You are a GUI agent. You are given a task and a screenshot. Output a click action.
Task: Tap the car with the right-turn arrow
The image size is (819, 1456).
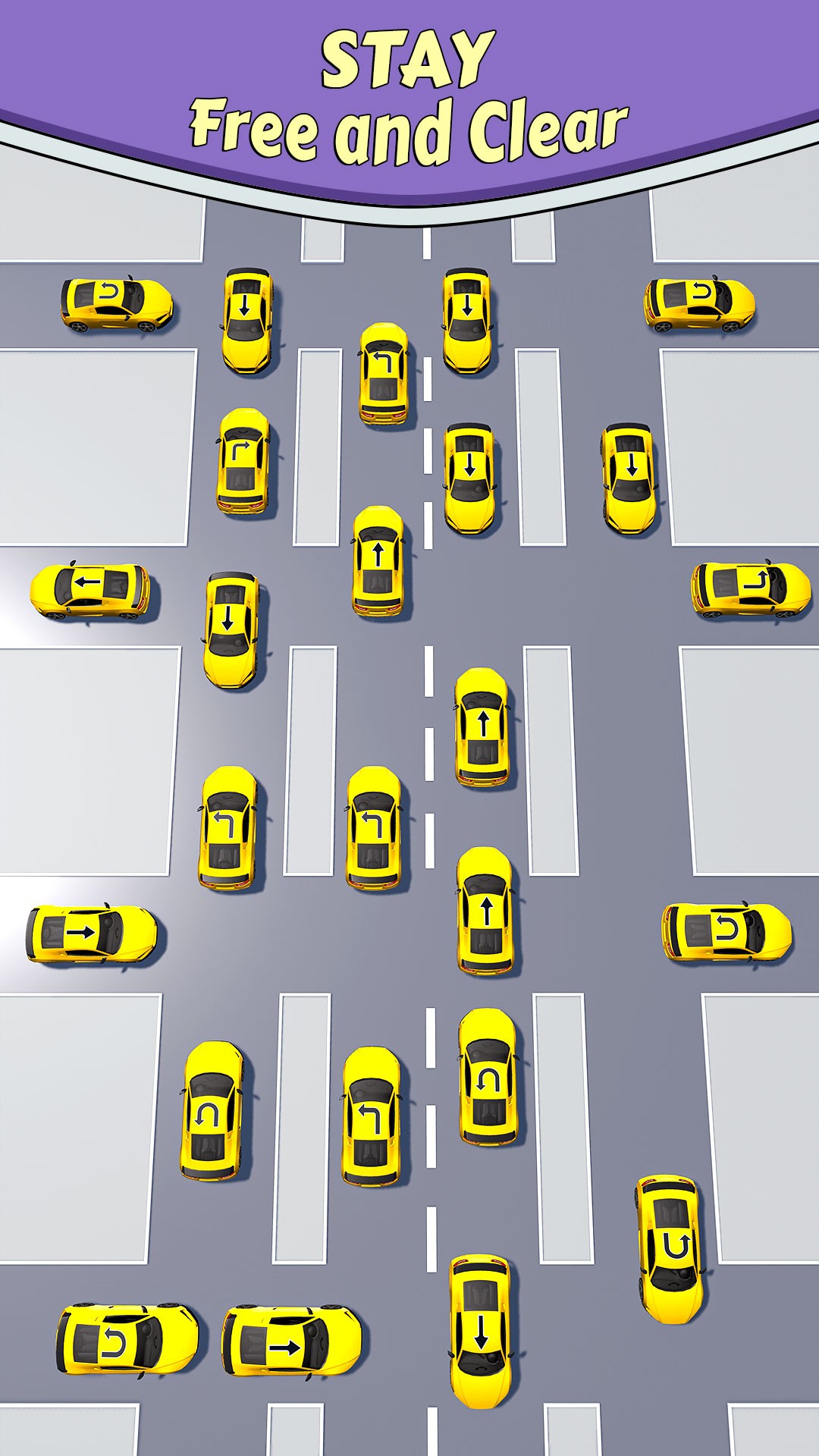[243, 463]
